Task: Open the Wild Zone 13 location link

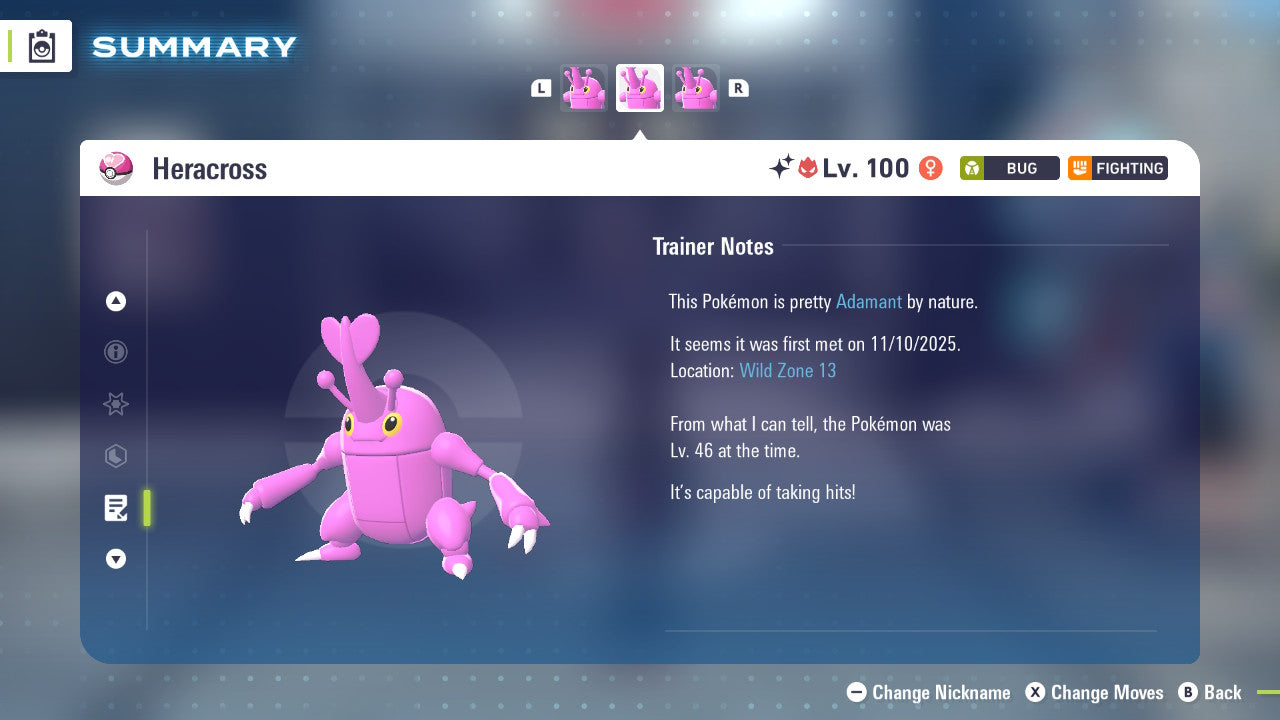Action: coord(788,370)
